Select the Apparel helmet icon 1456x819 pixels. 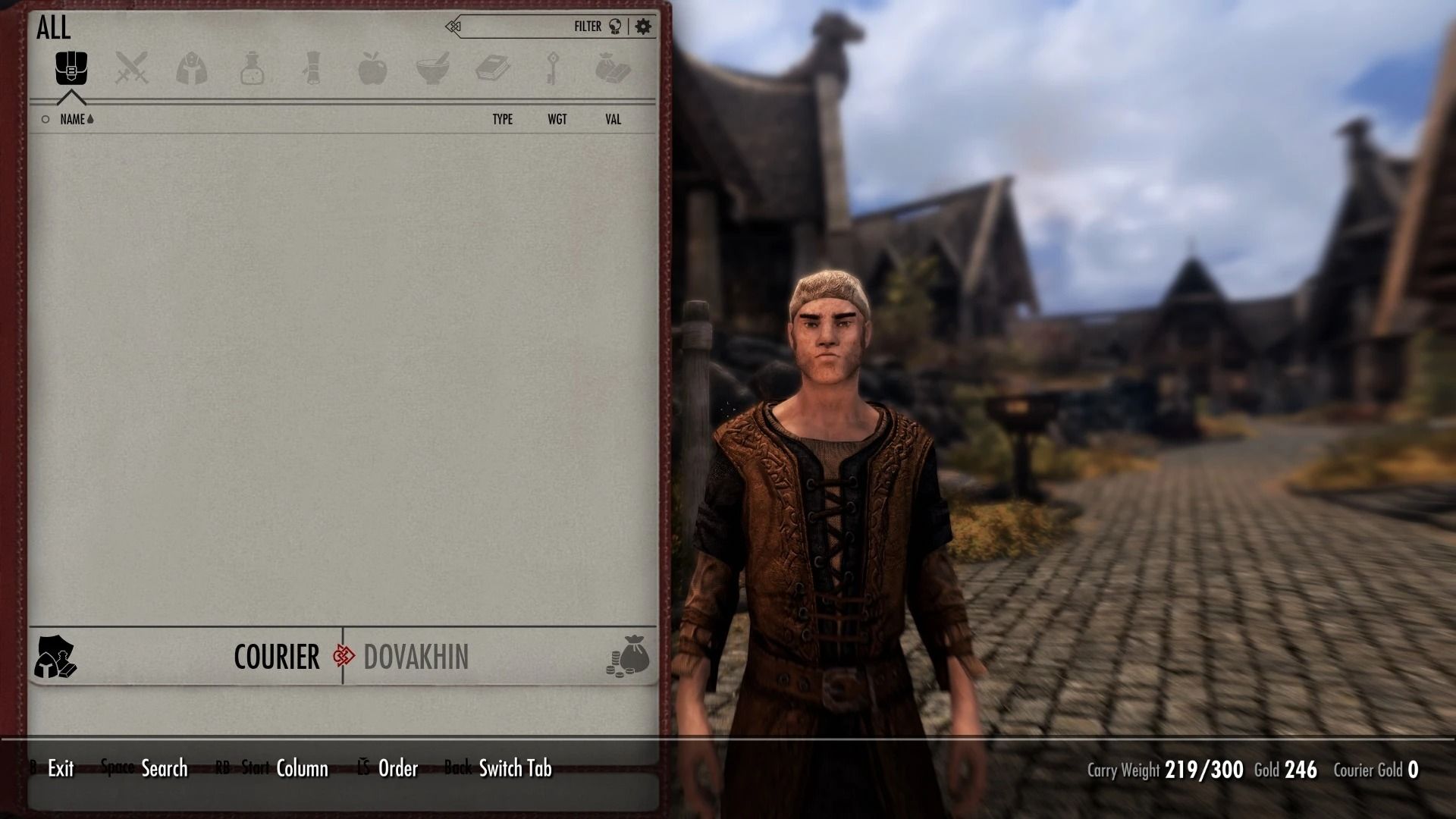click(x=192, y=68)
